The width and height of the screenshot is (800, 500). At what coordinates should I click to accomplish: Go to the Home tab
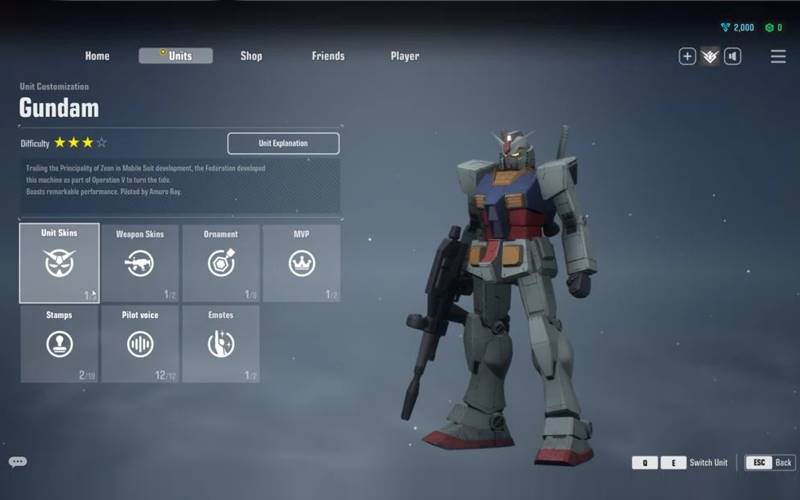tap(97, 56)
